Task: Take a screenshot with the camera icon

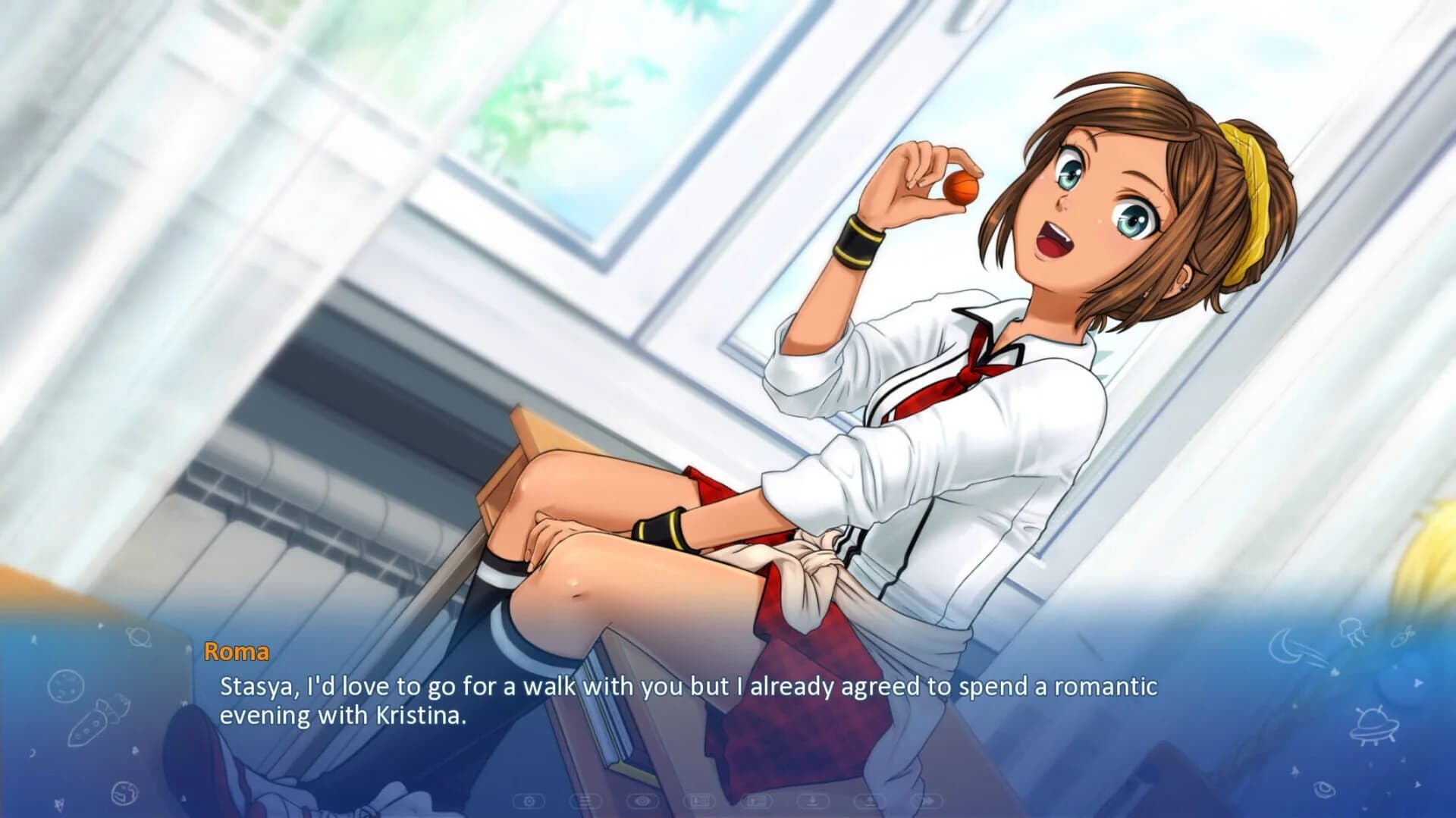Action: click(528, 801)
